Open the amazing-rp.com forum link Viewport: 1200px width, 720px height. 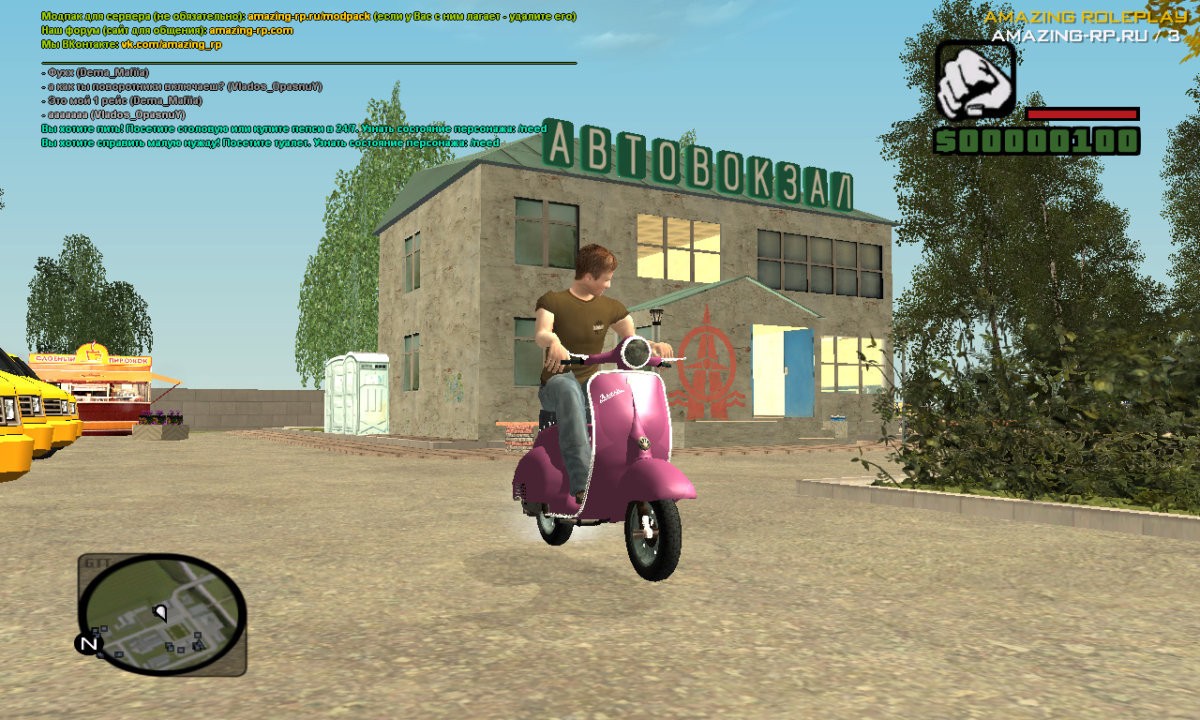pyautogui.click(x=251, y=31)
